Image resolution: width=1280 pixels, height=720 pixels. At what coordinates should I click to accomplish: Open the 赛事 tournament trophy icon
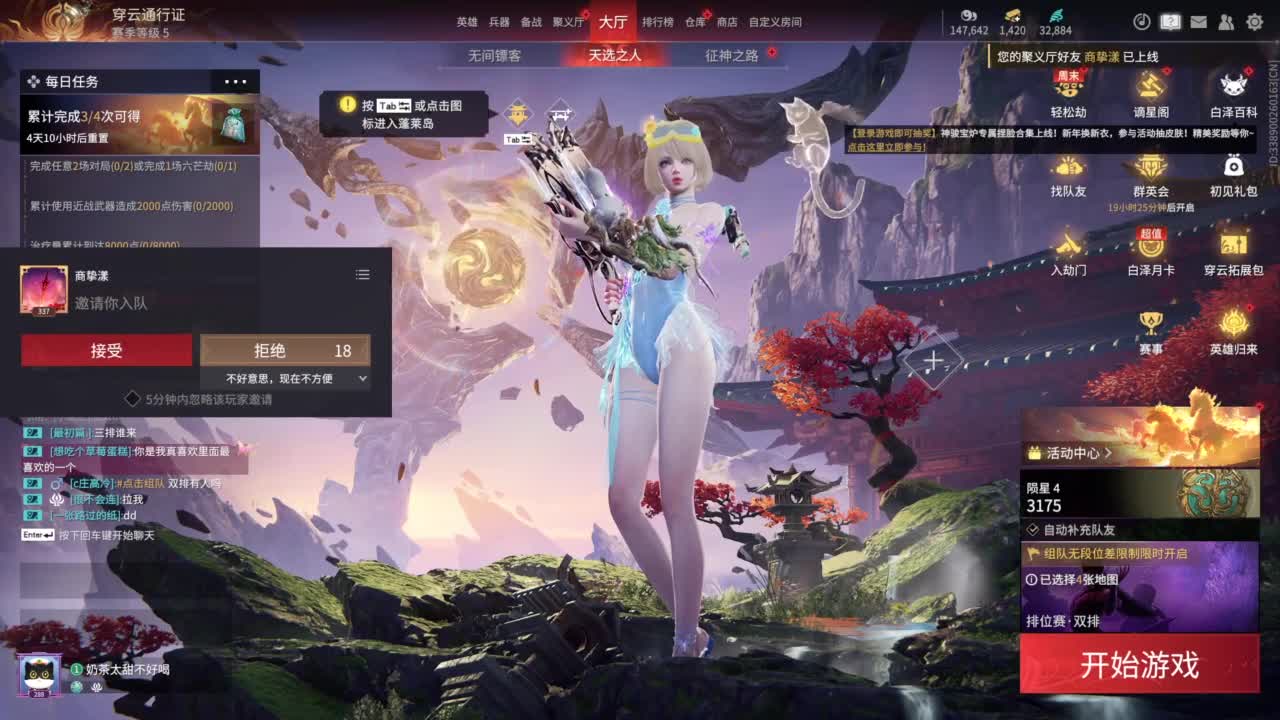(1150, 327)
